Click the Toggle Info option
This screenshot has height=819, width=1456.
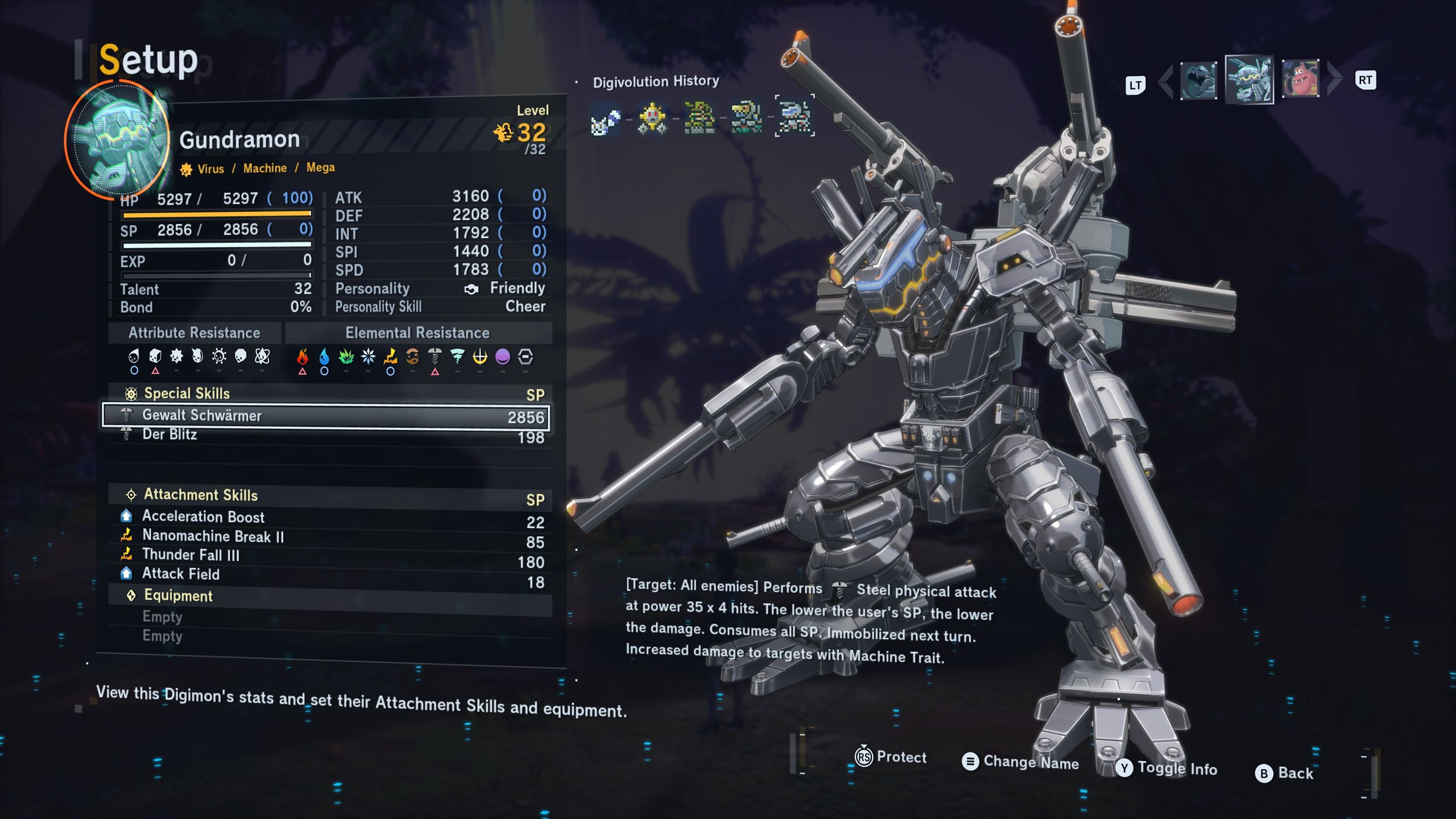point(1167,769)
